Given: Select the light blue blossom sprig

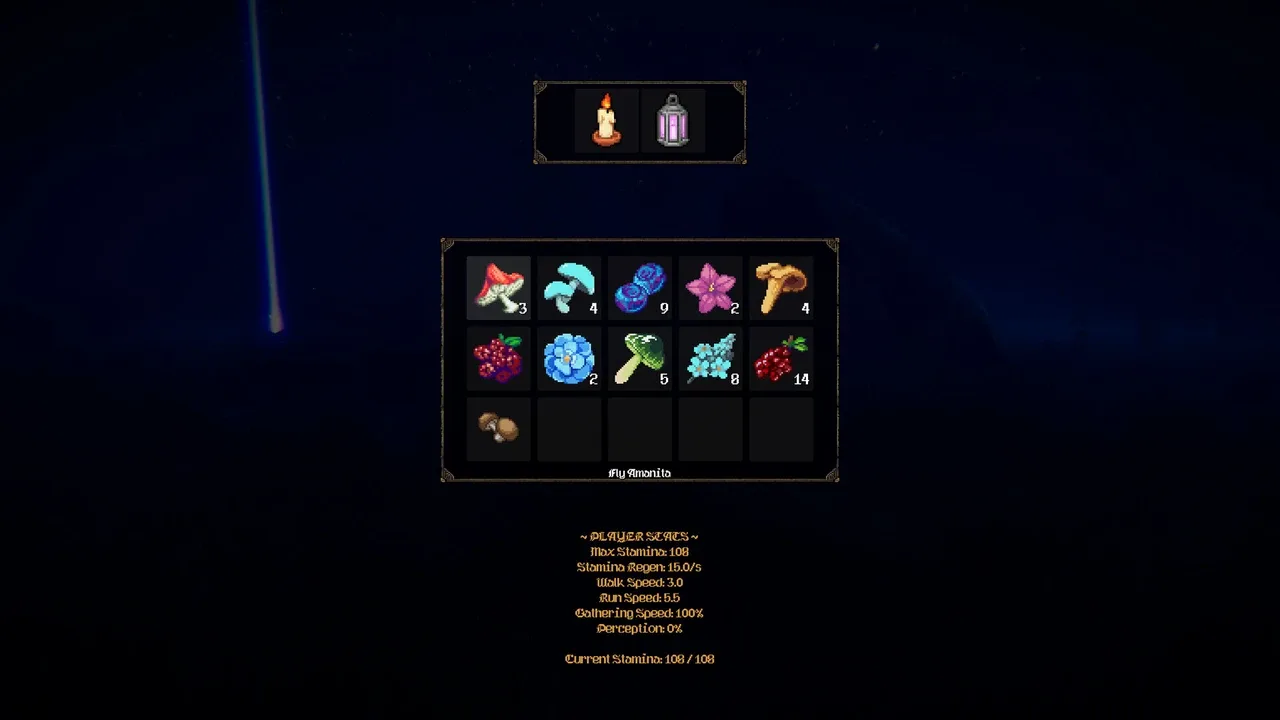Looking at the screenshot, I should tap(711, 359).
